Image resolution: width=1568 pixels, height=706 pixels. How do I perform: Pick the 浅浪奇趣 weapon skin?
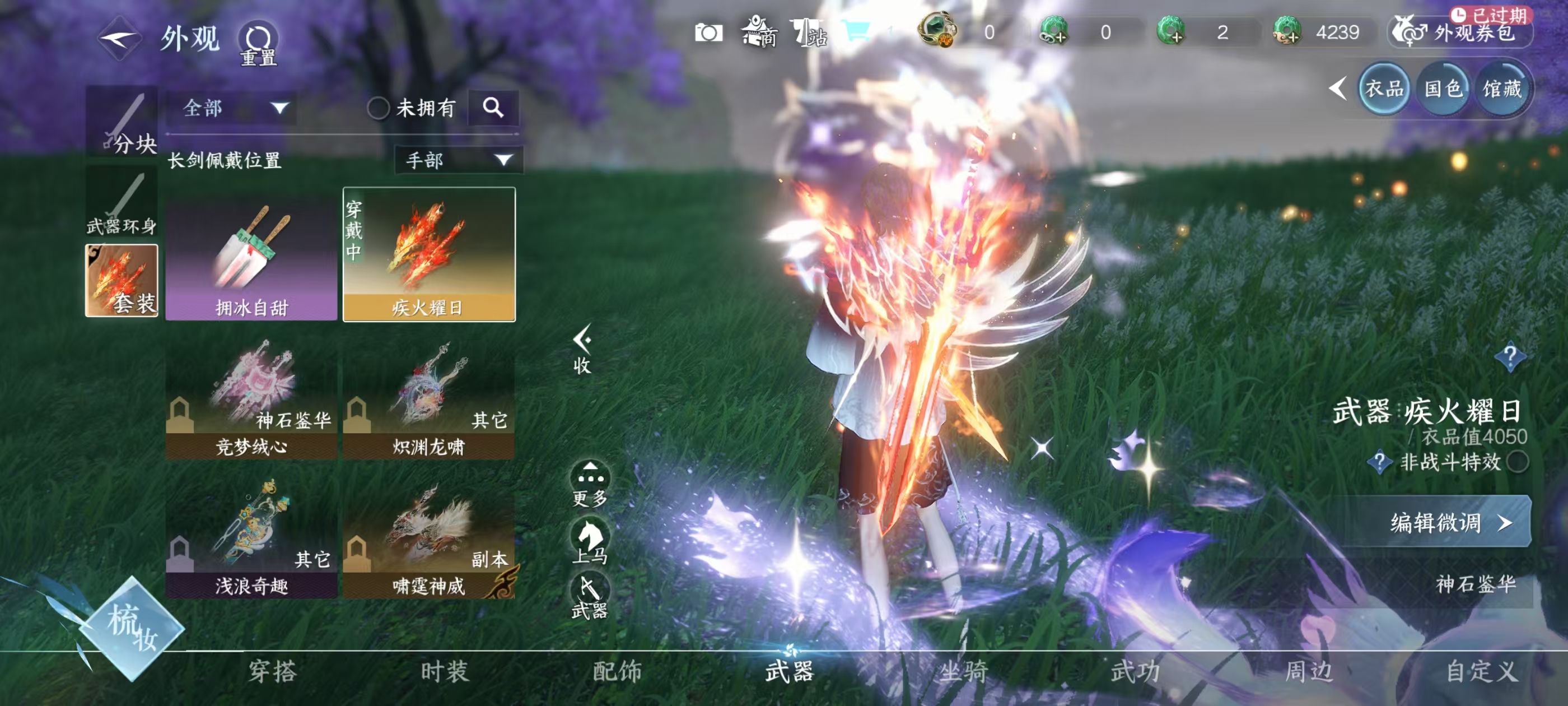pyautogui.click(x=251, y=538)
